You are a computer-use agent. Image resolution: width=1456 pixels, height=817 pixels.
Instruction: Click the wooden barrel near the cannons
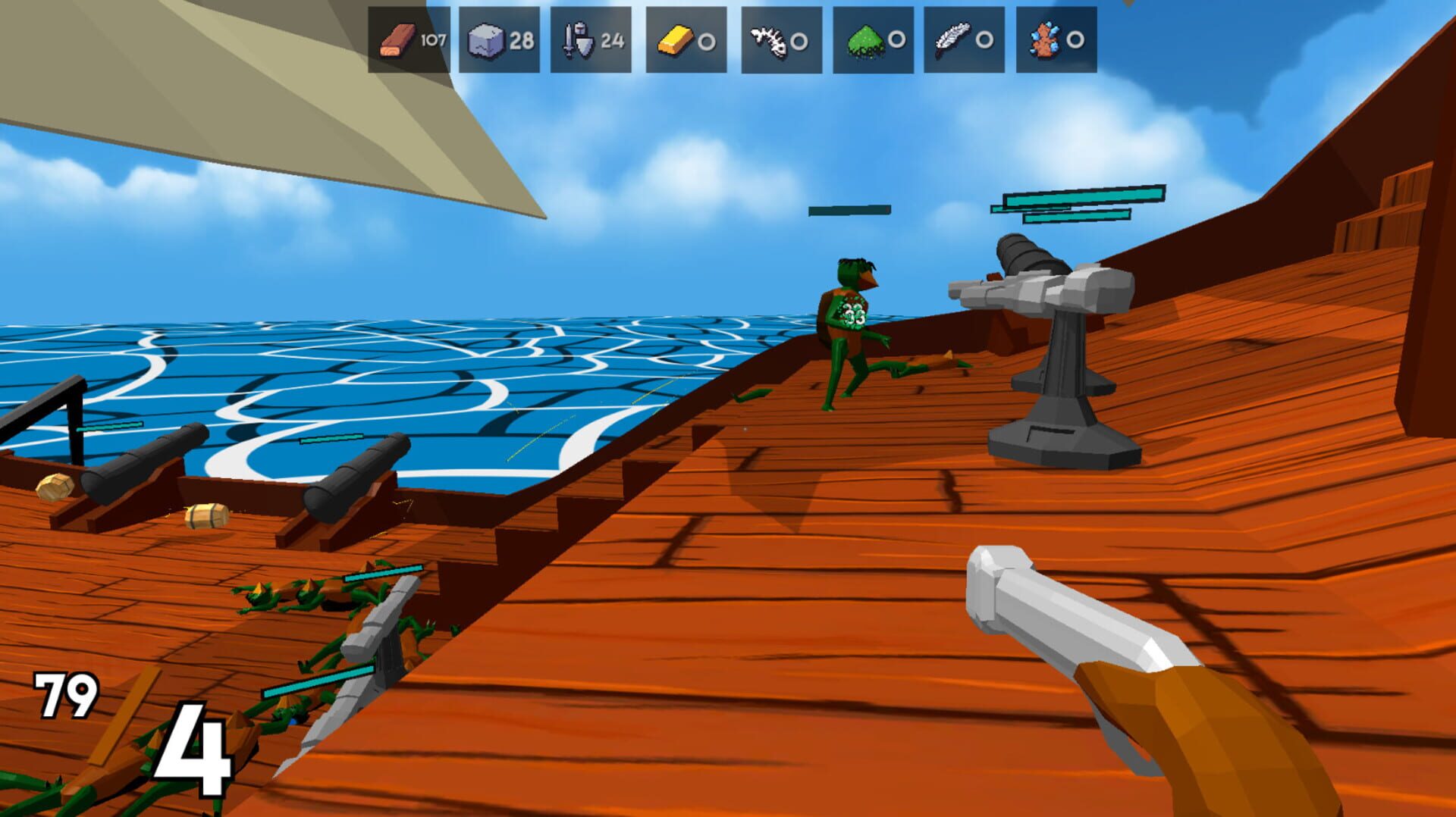click(x=206, y=515)
